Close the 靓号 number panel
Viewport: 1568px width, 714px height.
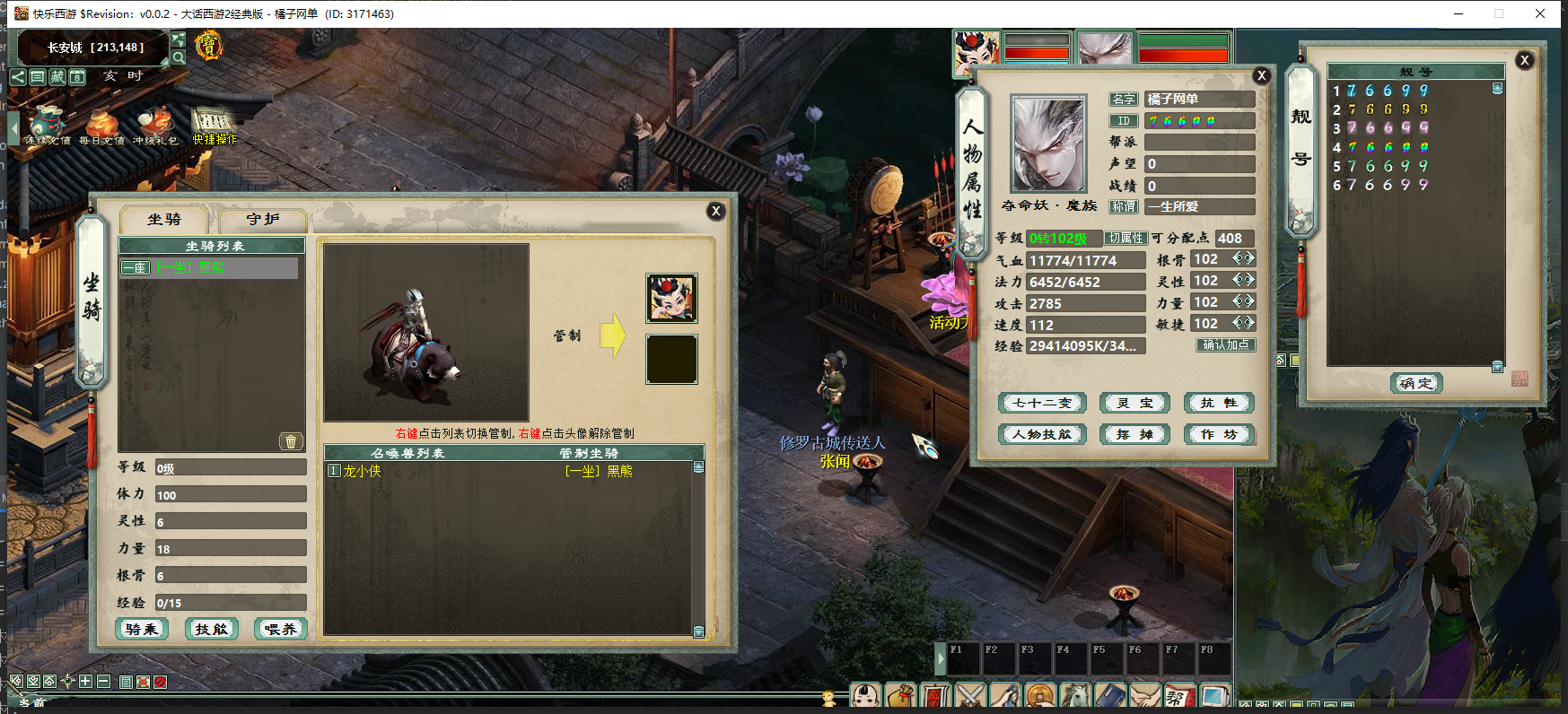(x=1524, y=60)
